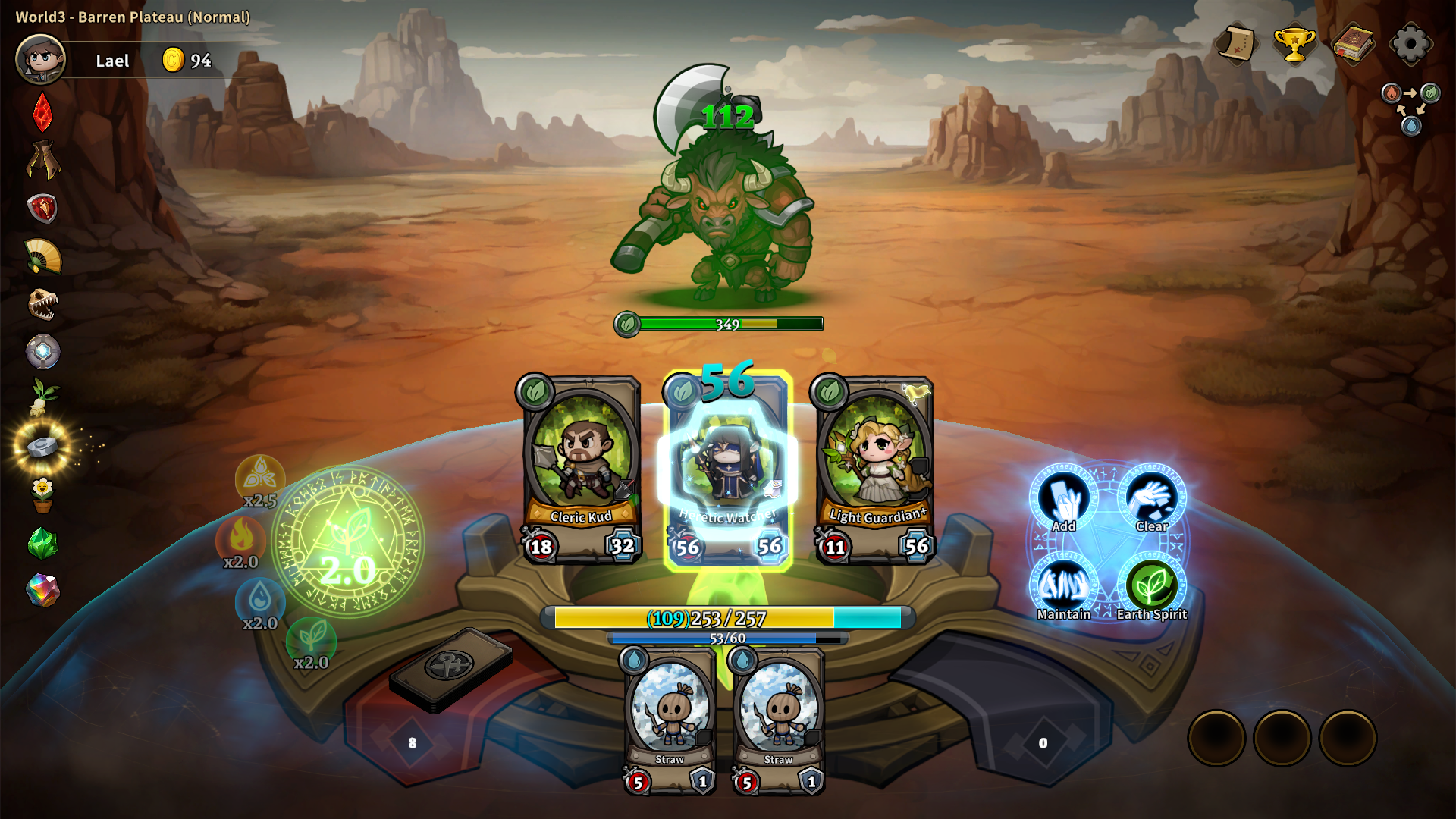Image resolution: width=1456 pixels, height=819 pixels.
Task: Inspect the potted flower relic
Action: pyautogui.click(x=43, y=494)
